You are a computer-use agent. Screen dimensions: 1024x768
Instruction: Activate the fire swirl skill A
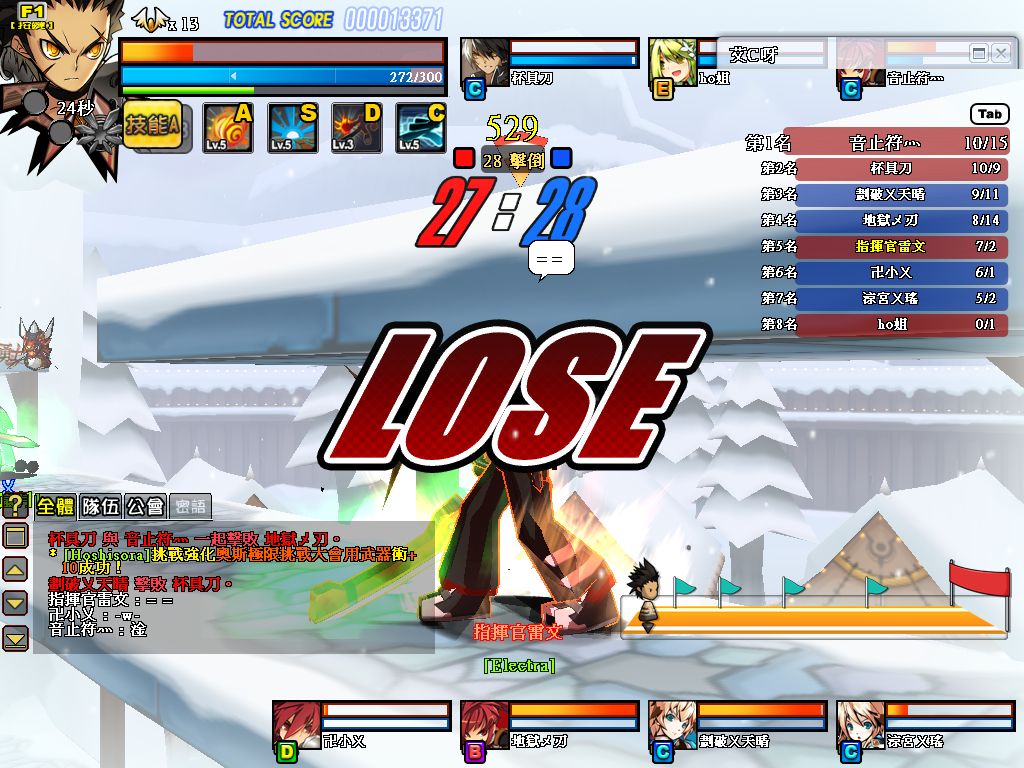[228, 128]
